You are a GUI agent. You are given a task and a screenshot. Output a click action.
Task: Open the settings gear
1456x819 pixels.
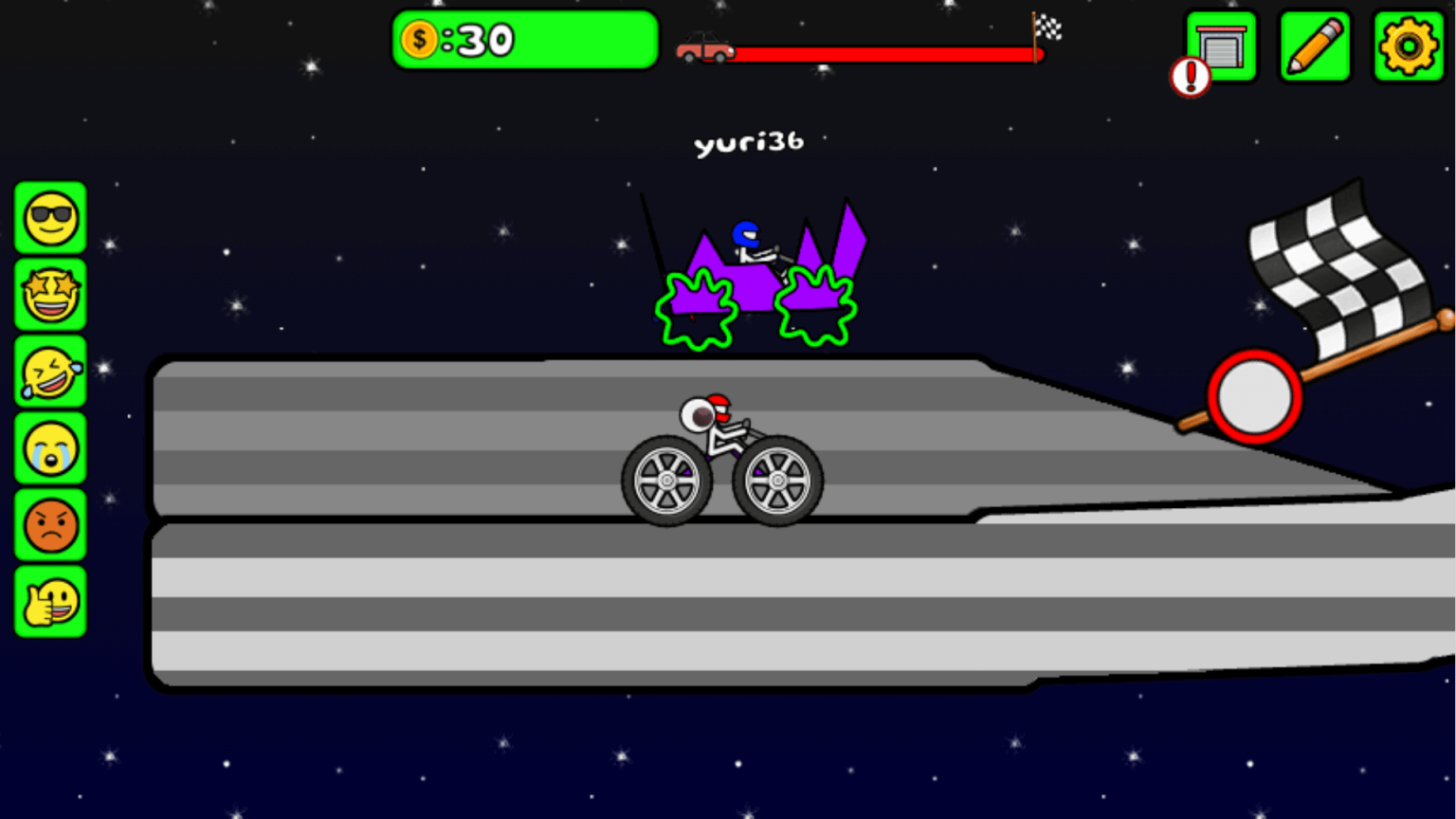tap(1410, 46)
